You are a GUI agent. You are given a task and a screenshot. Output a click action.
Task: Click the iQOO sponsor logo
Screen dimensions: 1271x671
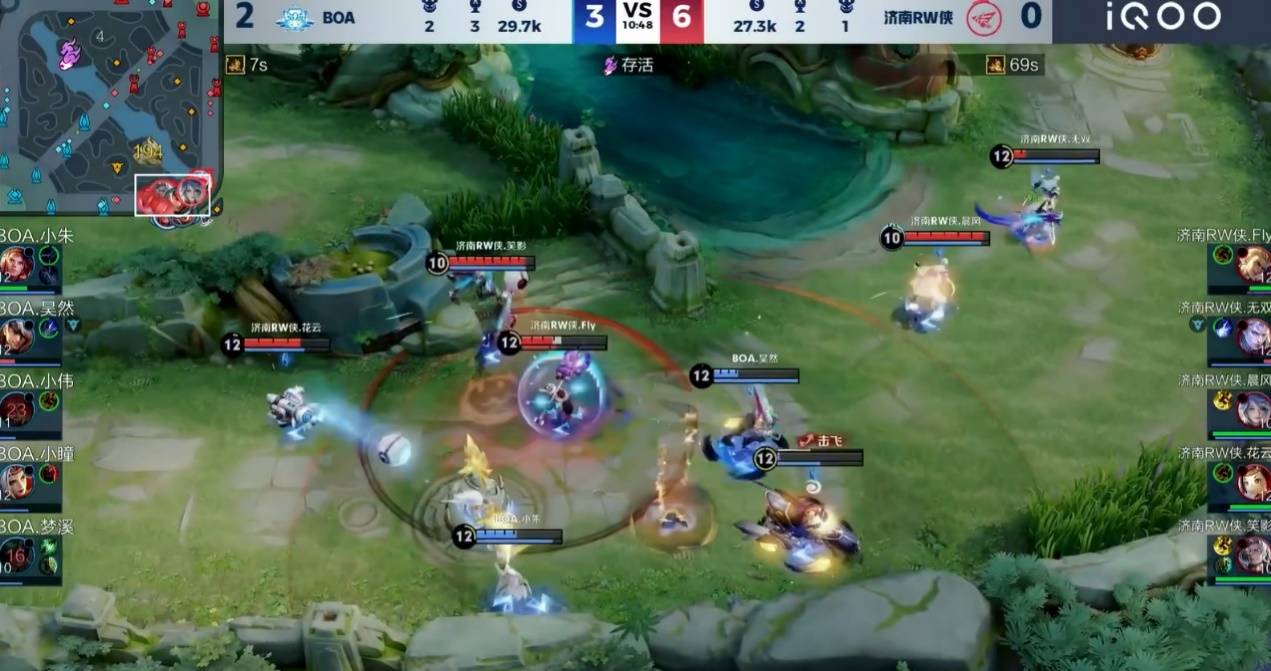(x=1163, y=17)
